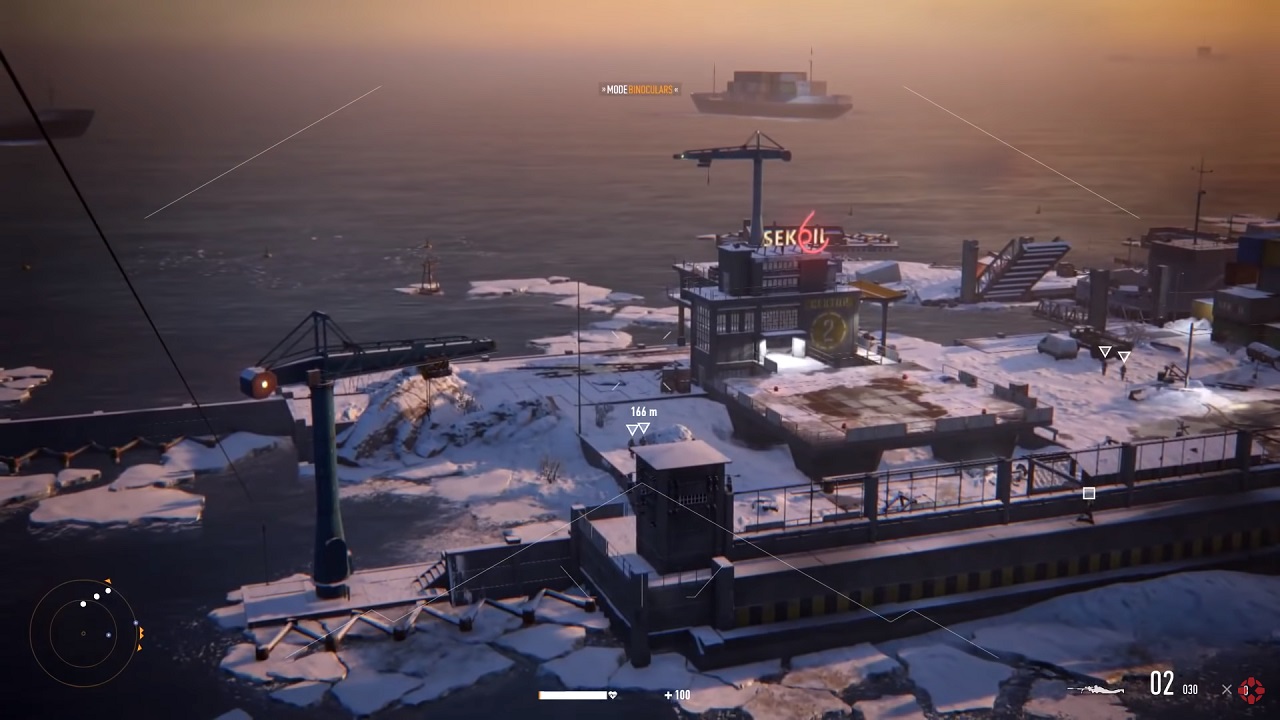
Task: Click the red gadget icon
Action: [x=1251, y=689]
